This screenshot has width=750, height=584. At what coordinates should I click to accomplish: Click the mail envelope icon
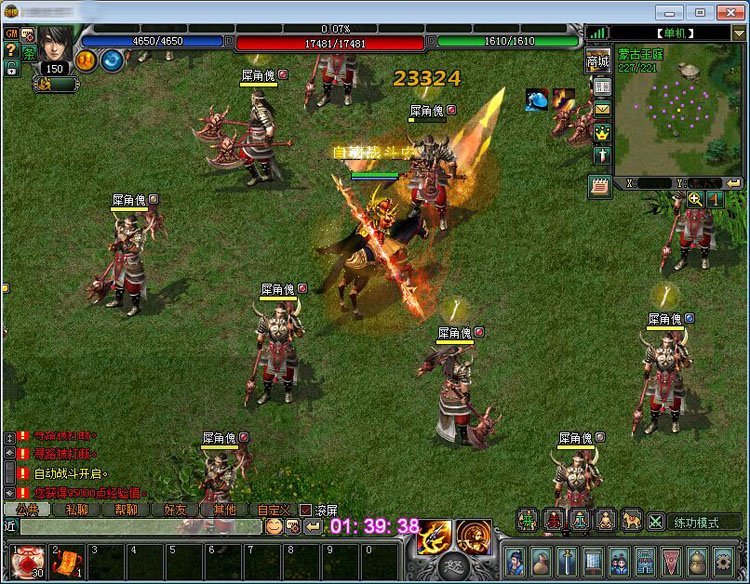tap(602, 109)
